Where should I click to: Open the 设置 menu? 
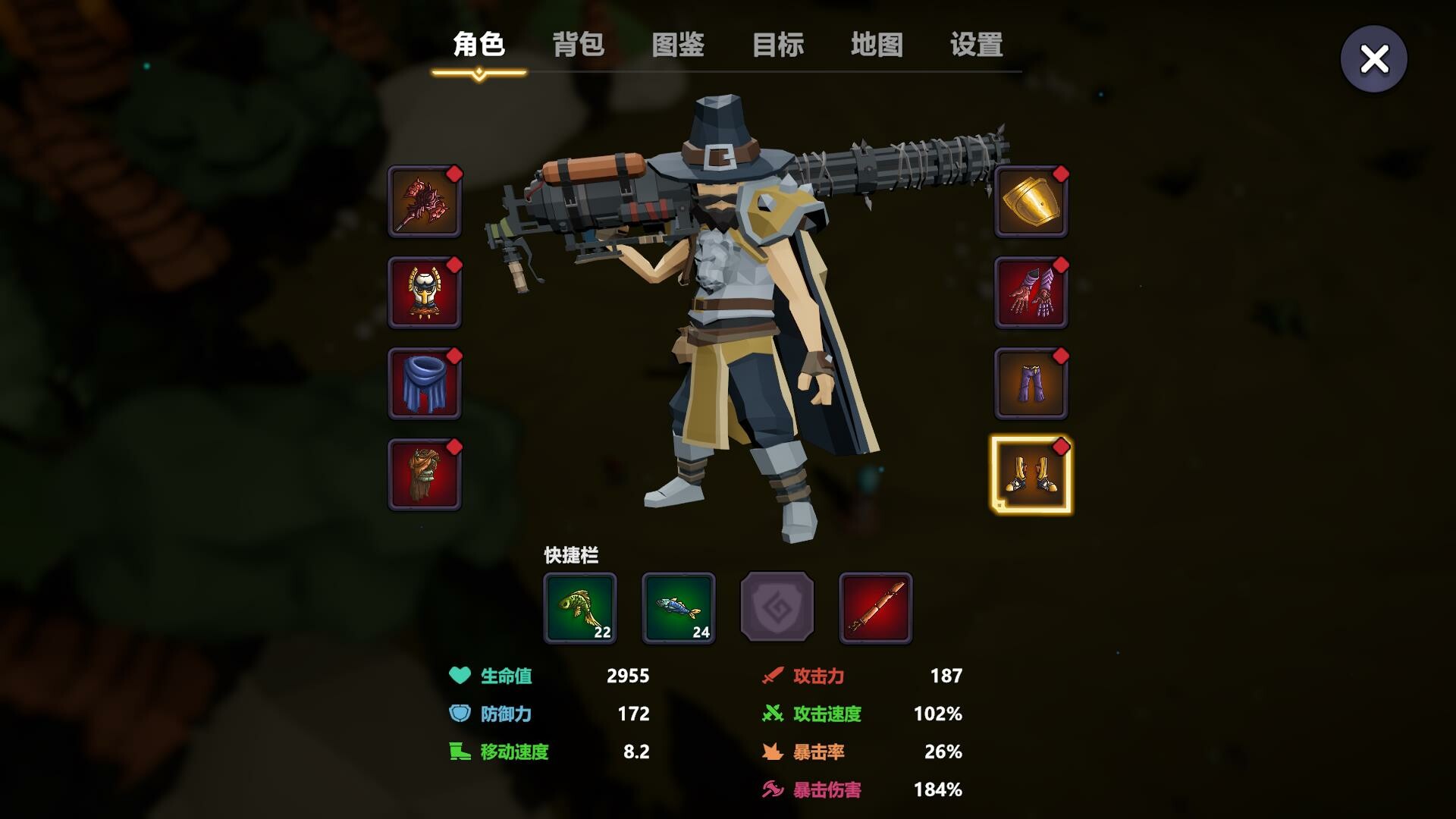point(974,45)
